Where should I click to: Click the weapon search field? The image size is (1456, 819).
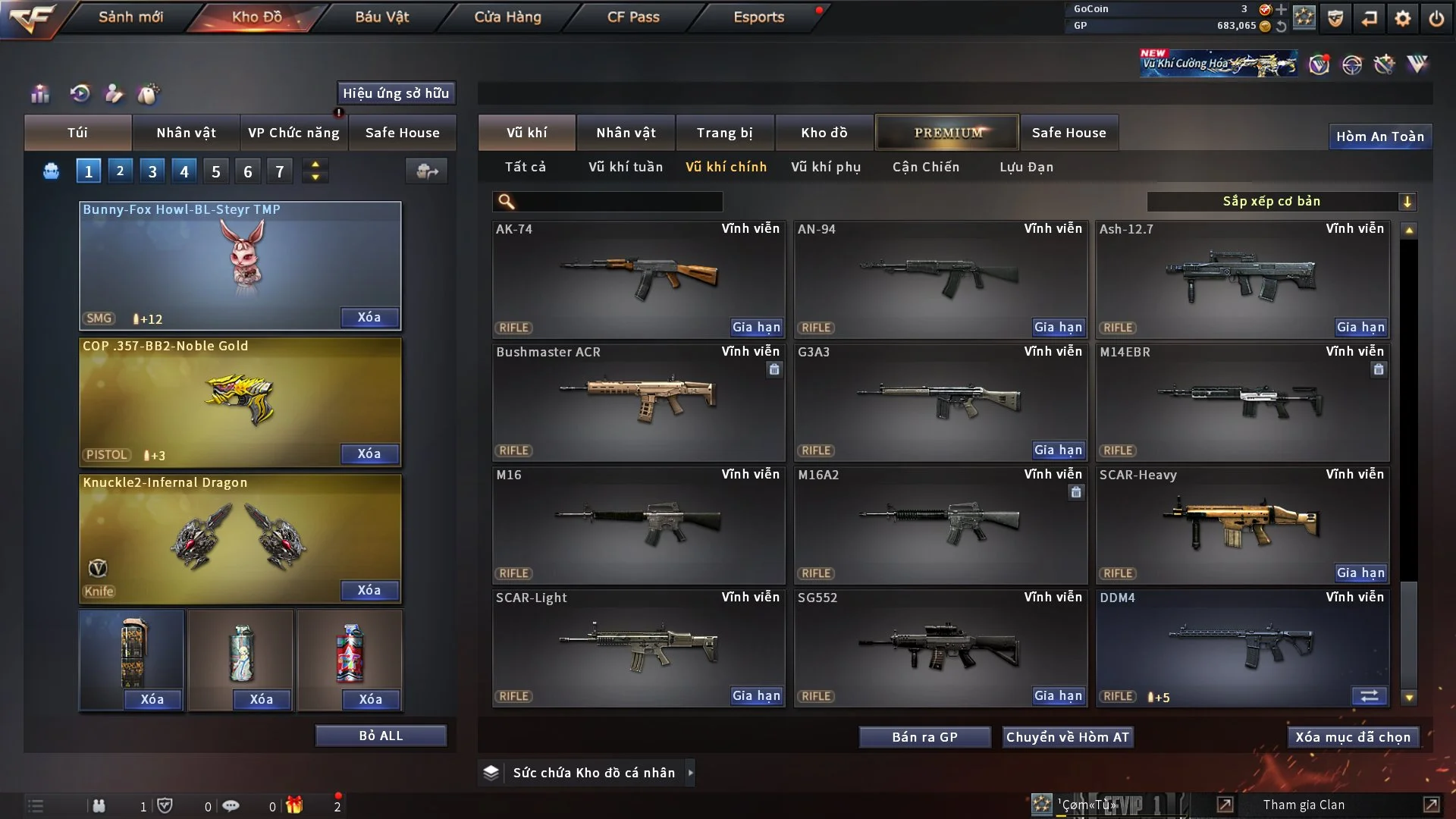pyautogui.click(x=618, y=202)
